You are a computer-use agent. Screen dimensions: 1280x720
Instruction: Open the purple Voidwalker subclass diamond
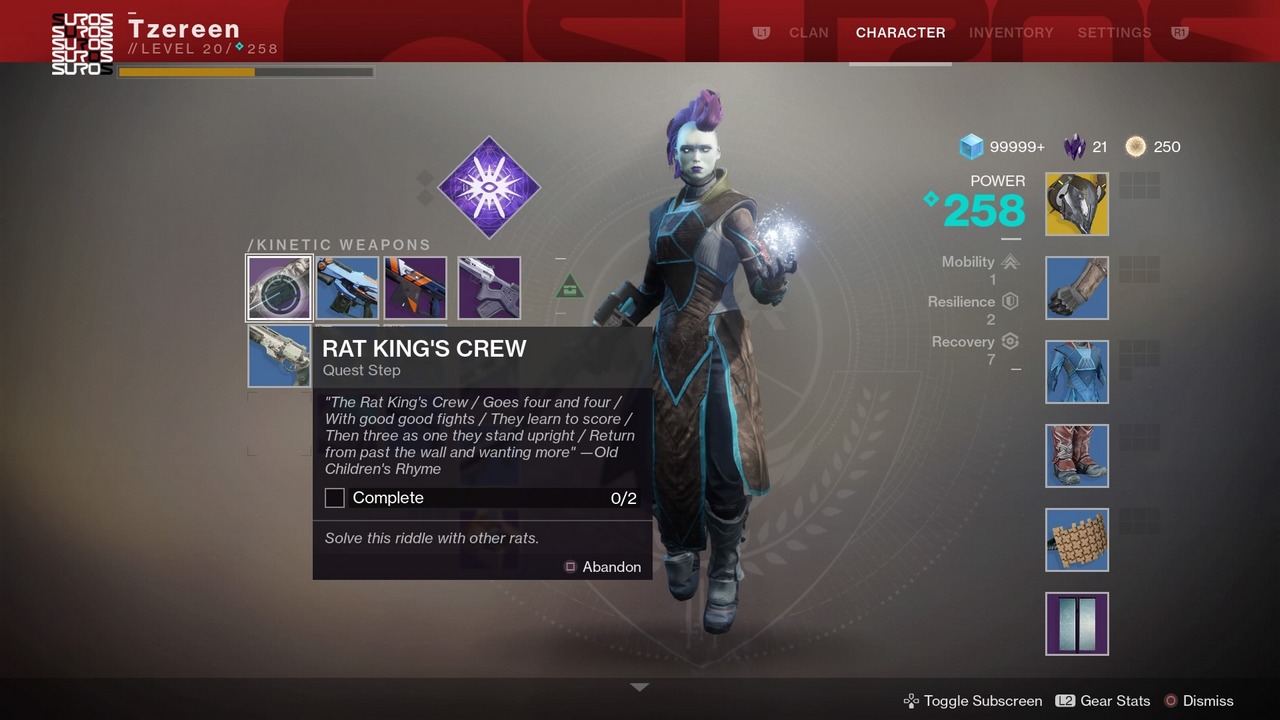coord(489,188)
